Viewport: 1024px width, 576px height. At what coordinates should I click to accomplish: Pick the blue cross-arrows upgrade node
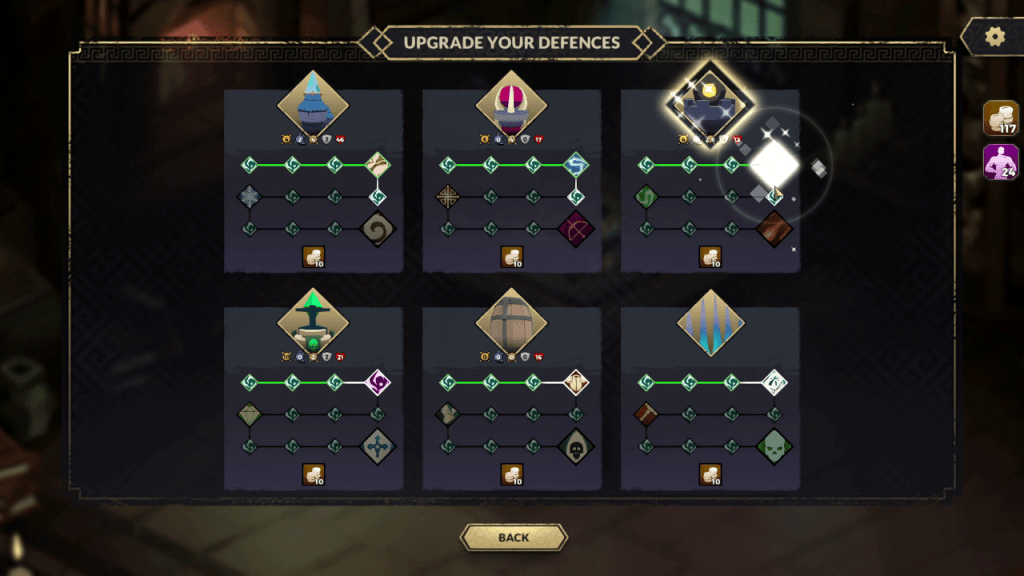(x=378, y=446)
